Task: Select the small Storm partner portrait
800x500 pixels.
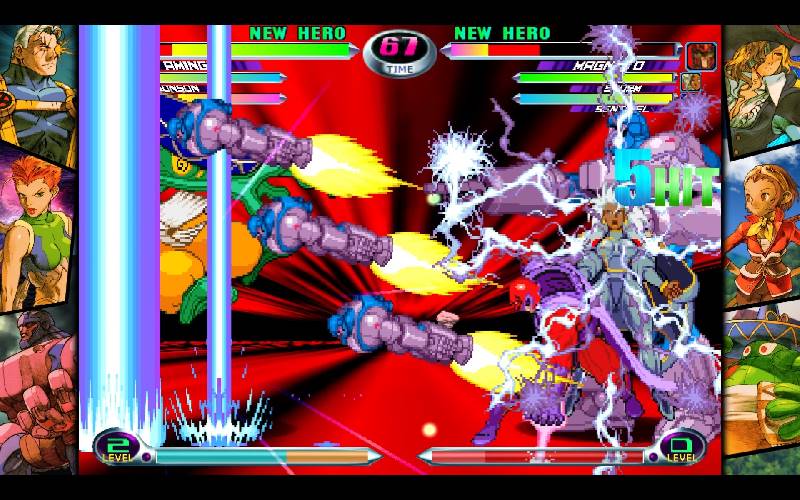Action: (x=690, y=82)
